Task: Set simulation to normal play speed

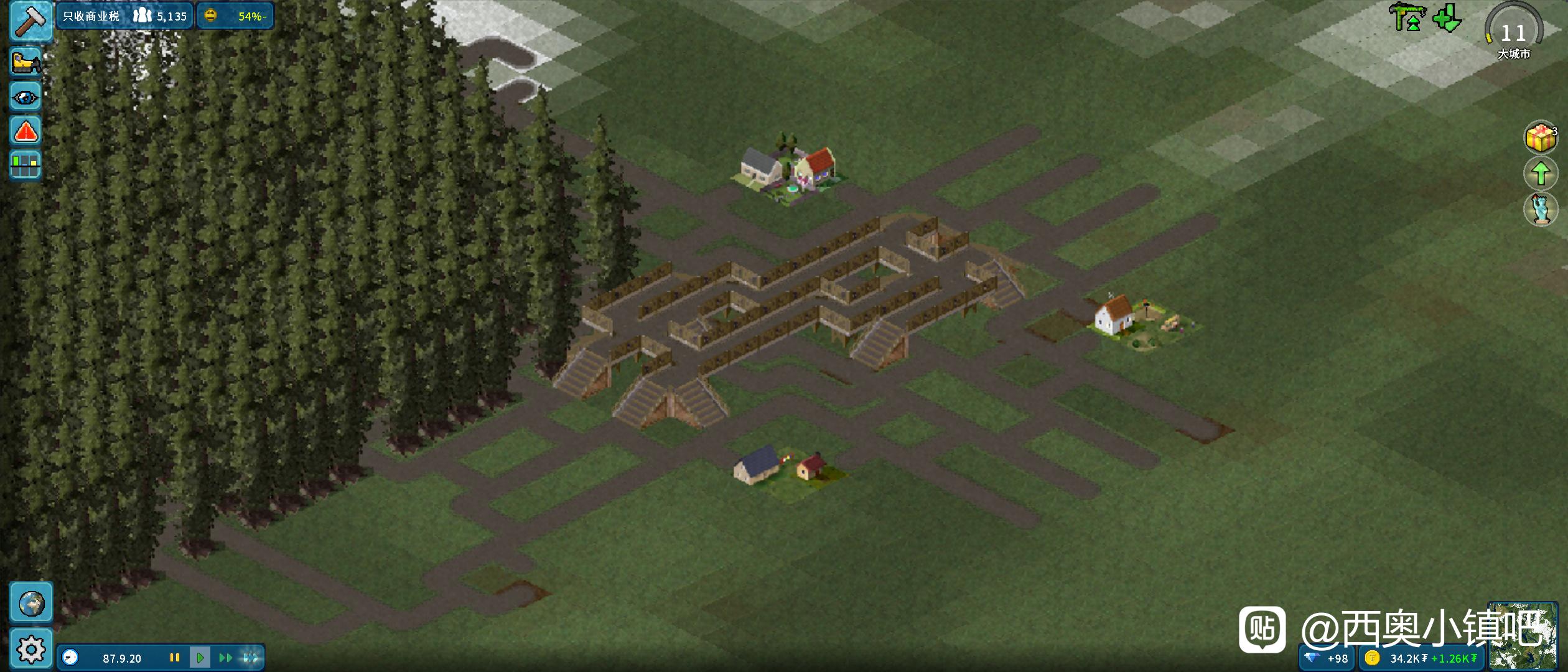Action: click(200, 658)
